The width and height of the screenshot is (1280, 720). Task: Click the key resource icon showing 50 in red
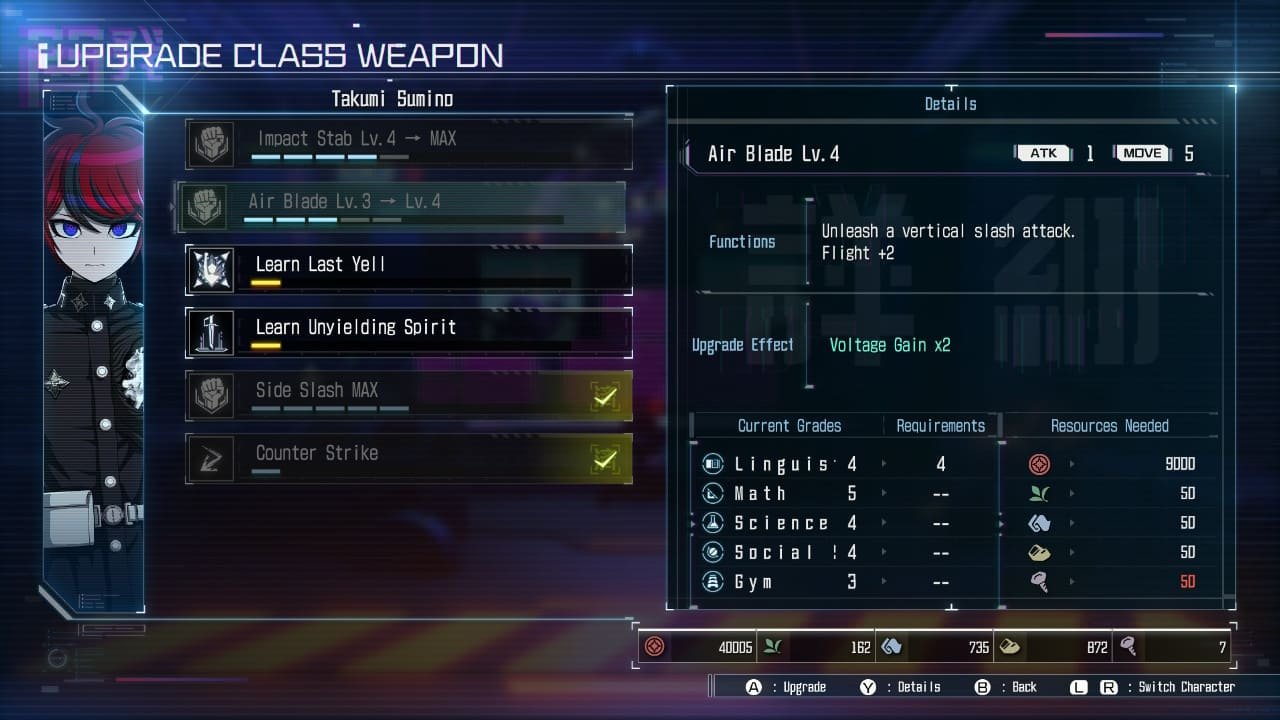[x=1039, y=582]
